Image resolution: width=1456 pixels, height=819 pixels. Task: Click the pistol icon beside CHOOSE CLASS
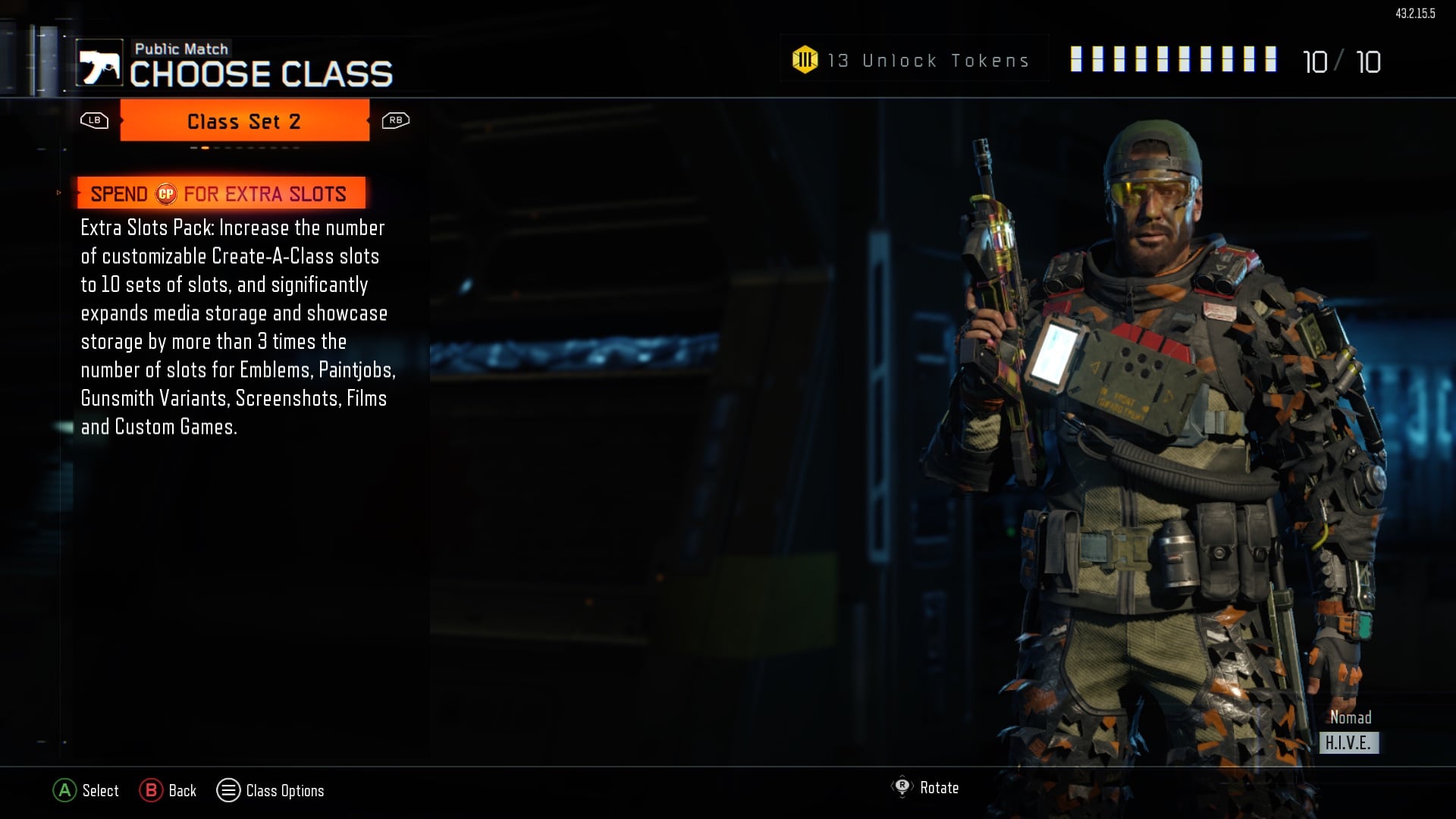tap(99, 62)
